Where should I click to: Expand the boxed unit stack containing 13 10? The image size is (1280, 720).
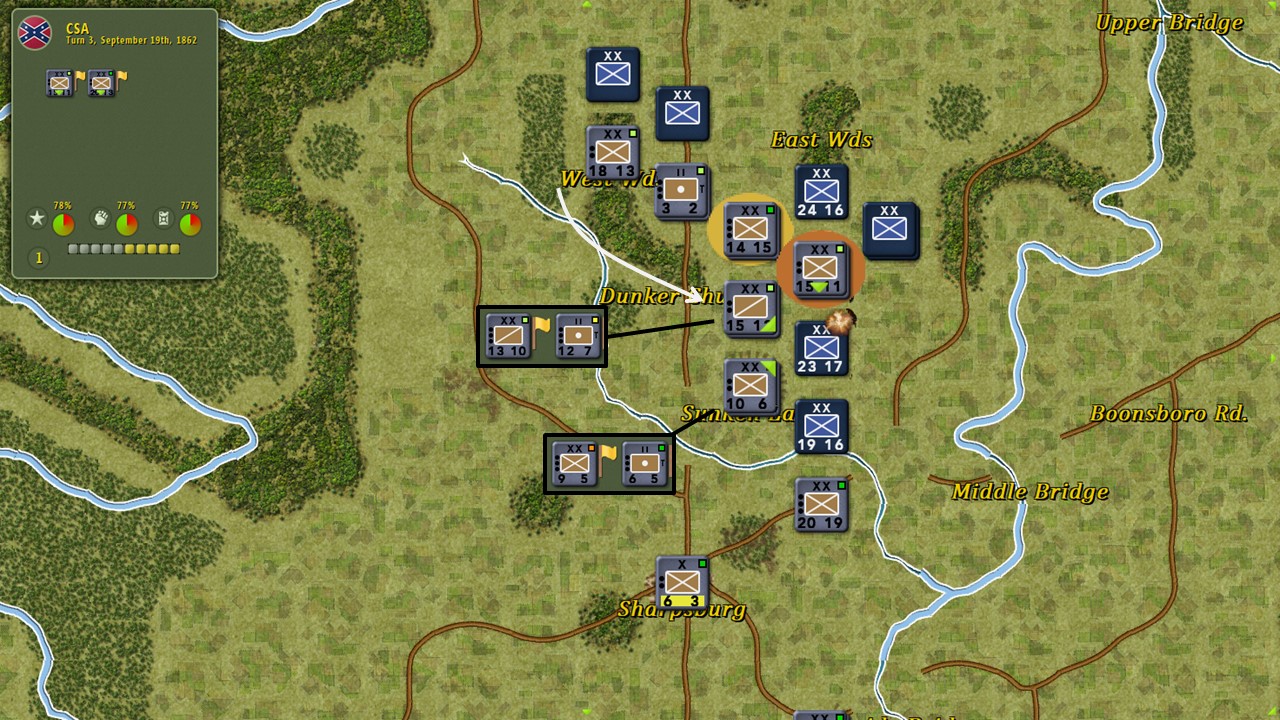pos(541,335)
